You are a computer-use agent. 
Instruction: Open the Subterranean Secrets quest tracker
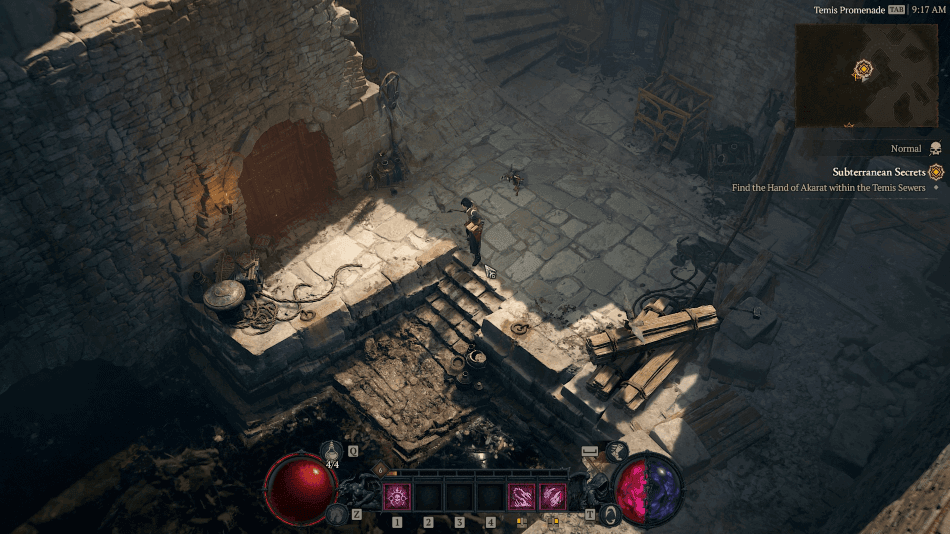click(878, 172)
